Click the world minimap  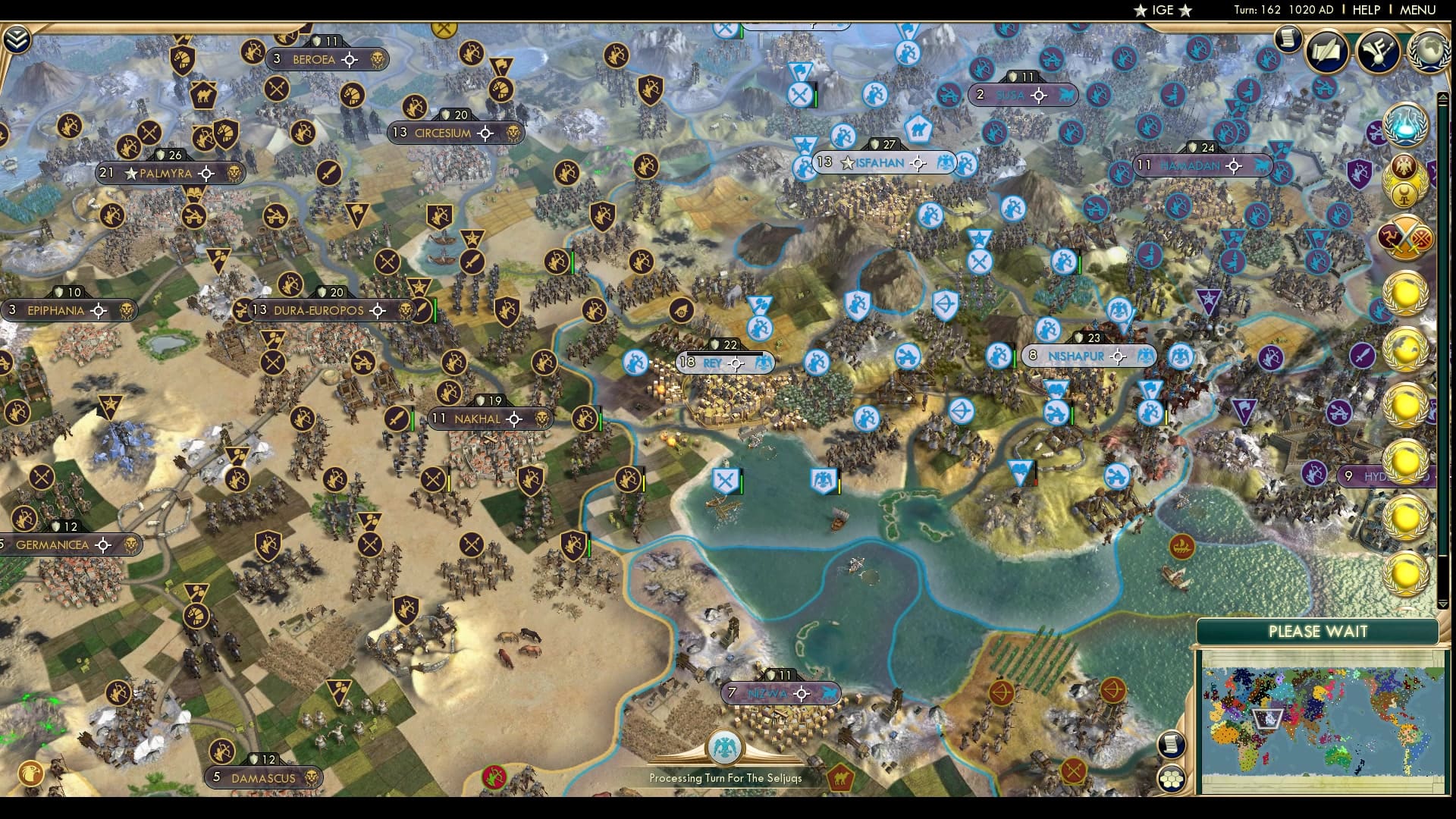pos(1323,720)
